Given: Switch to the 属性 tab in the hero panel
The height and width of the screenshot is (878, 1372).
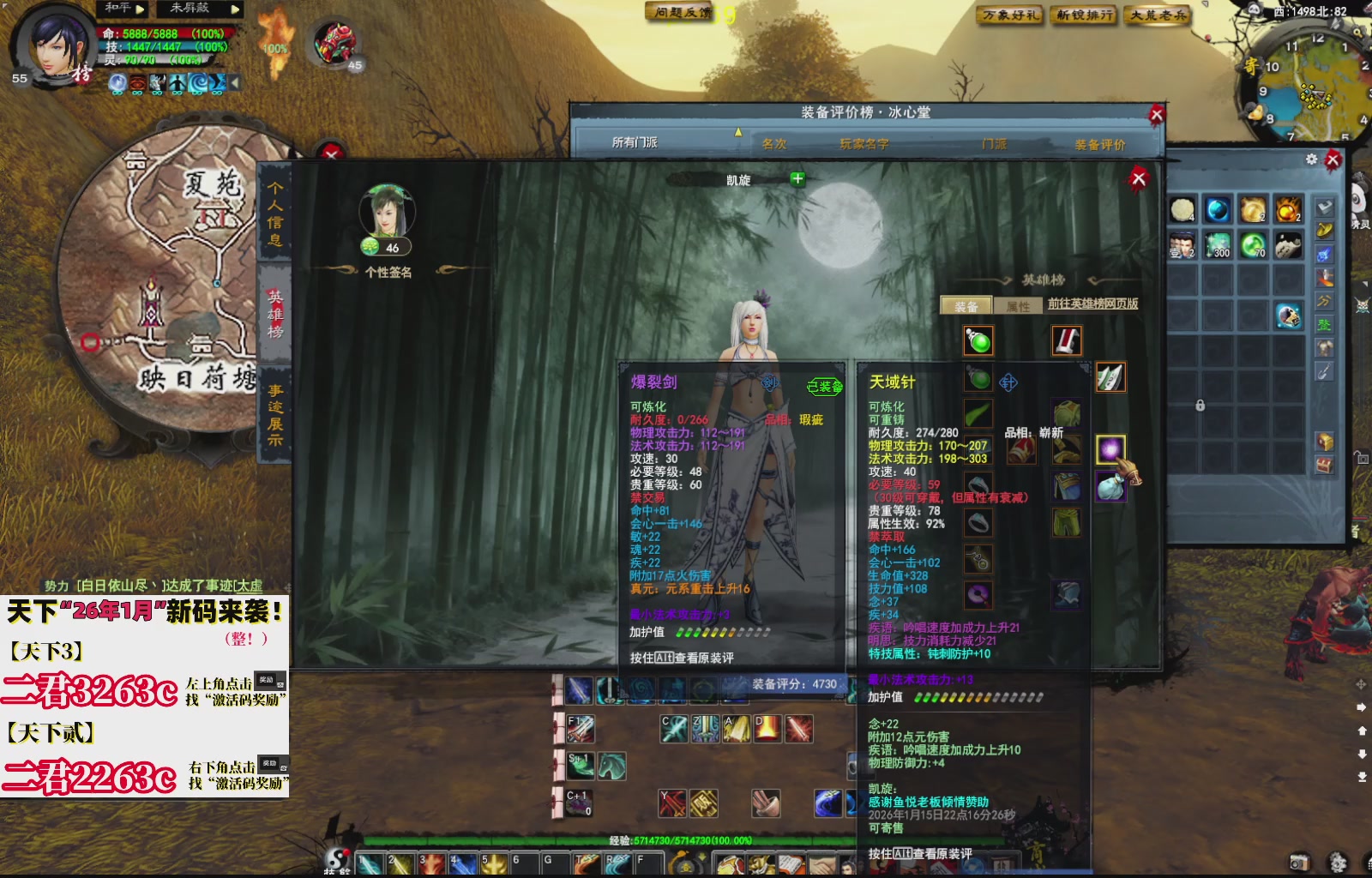Looking at the screenshot, I should coord(1017,304).
